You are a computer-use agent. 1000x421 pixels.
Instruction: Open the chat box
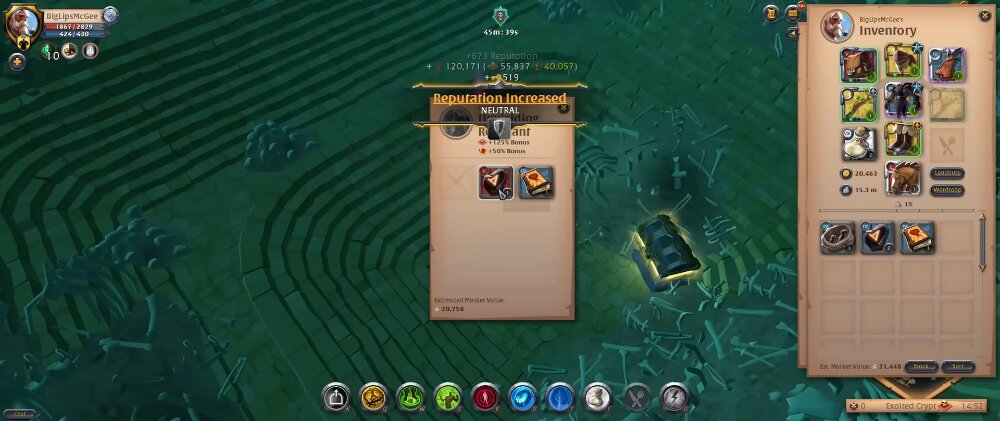pos(19,413)
